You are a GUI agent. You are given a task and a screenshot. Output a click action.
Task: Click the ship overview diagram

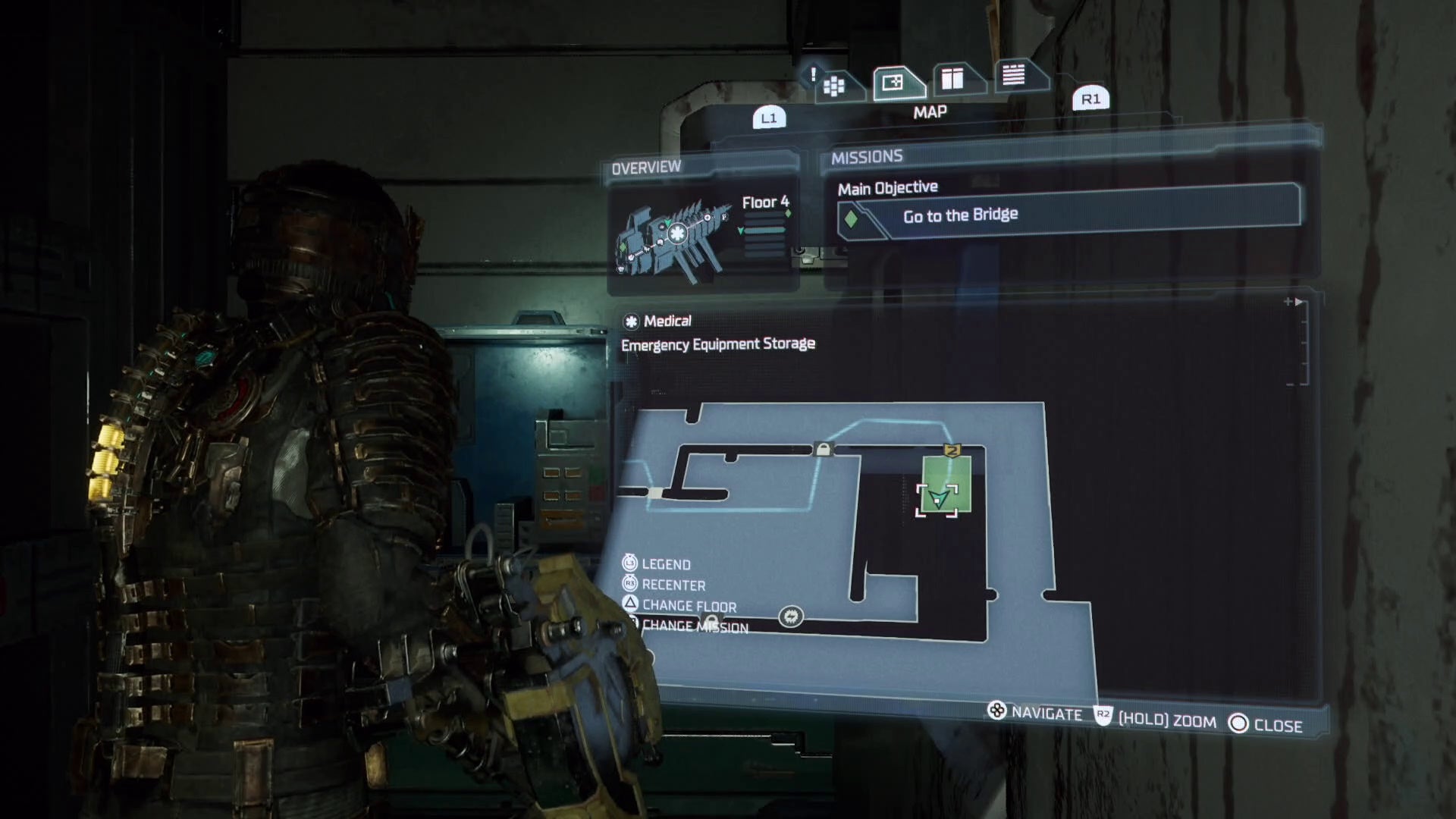[672, 235]
